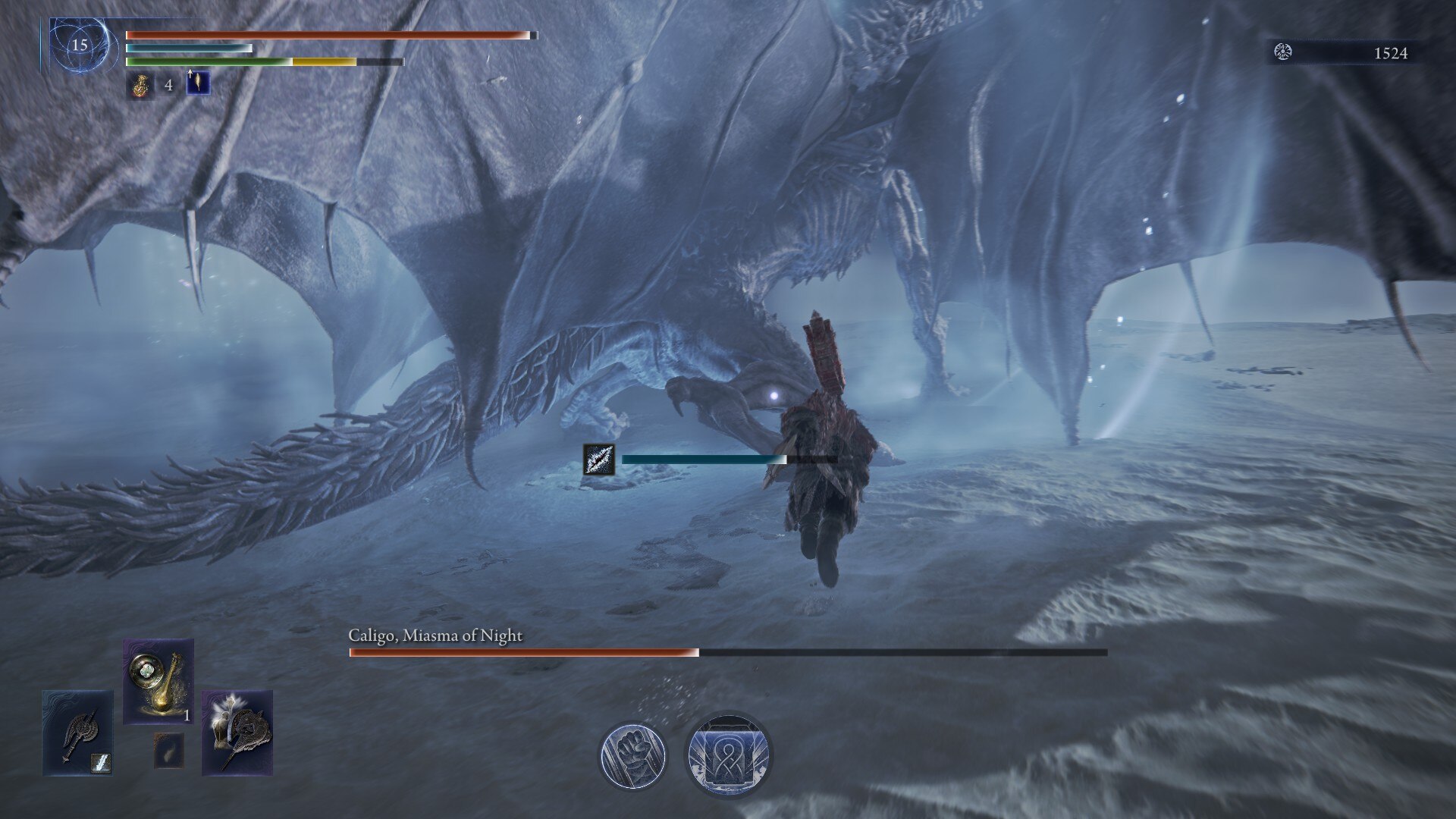Select the right-hand shield and seal slot
The width and height of the screenshot is (1456, 819).
pyautogui.click(x=237, y=732)
